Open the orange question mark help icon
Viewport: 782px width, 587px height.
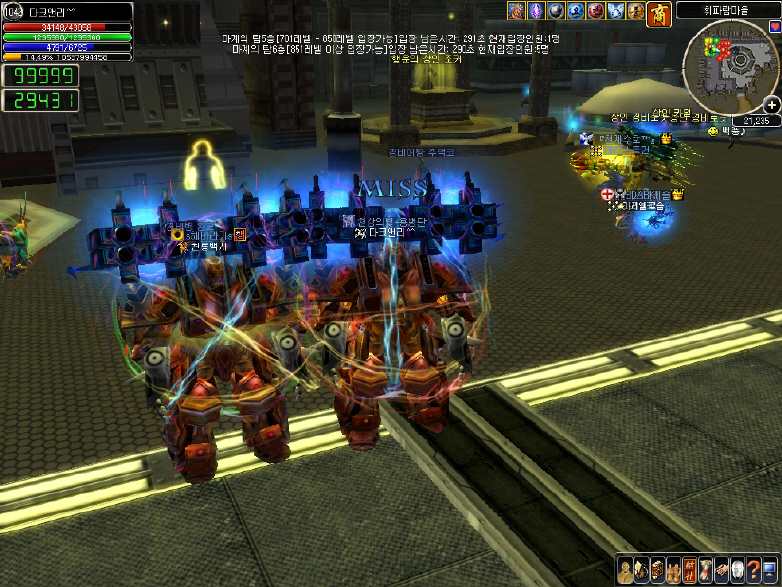pyautogui.click(x=755, y=569)
